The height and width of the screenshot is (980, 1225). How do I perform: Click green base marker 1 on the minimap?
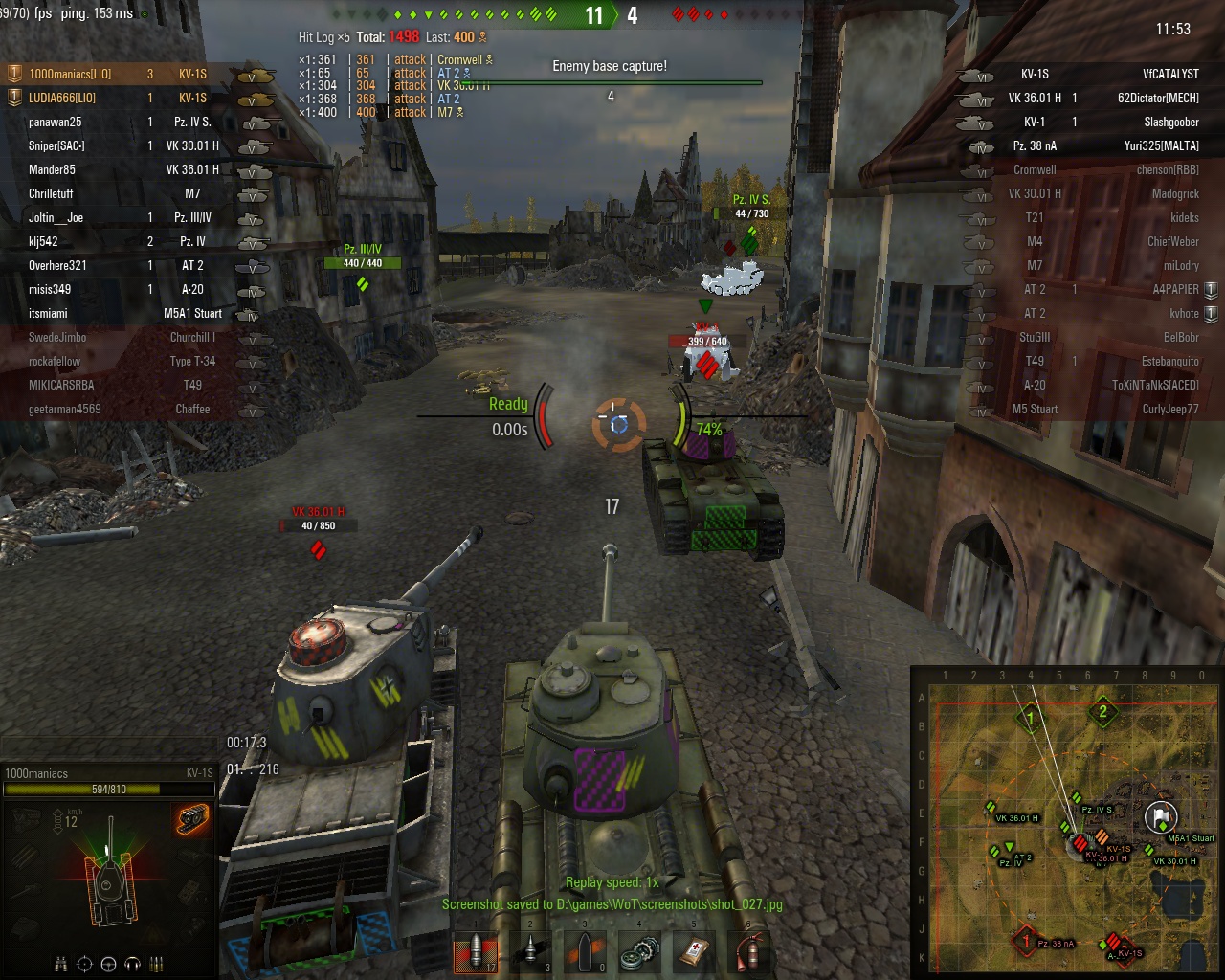tap(1031, 717)
